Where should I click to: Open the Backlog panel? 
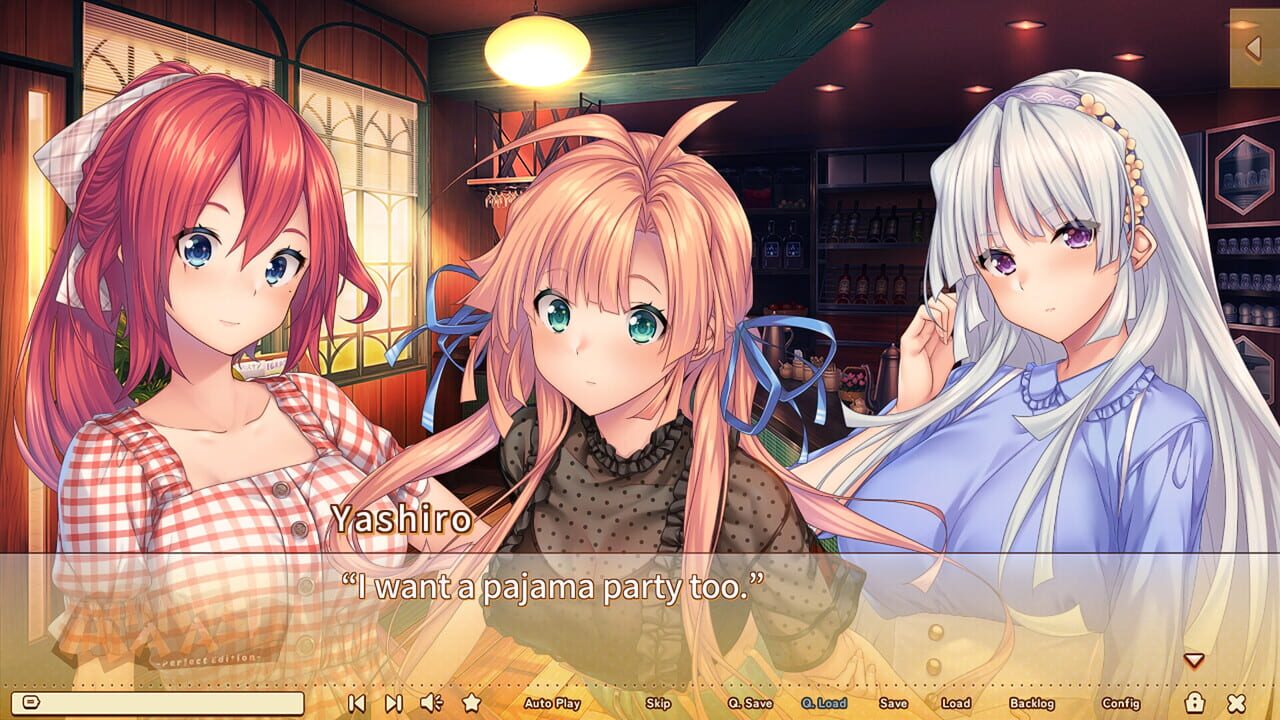[1031, 705]
